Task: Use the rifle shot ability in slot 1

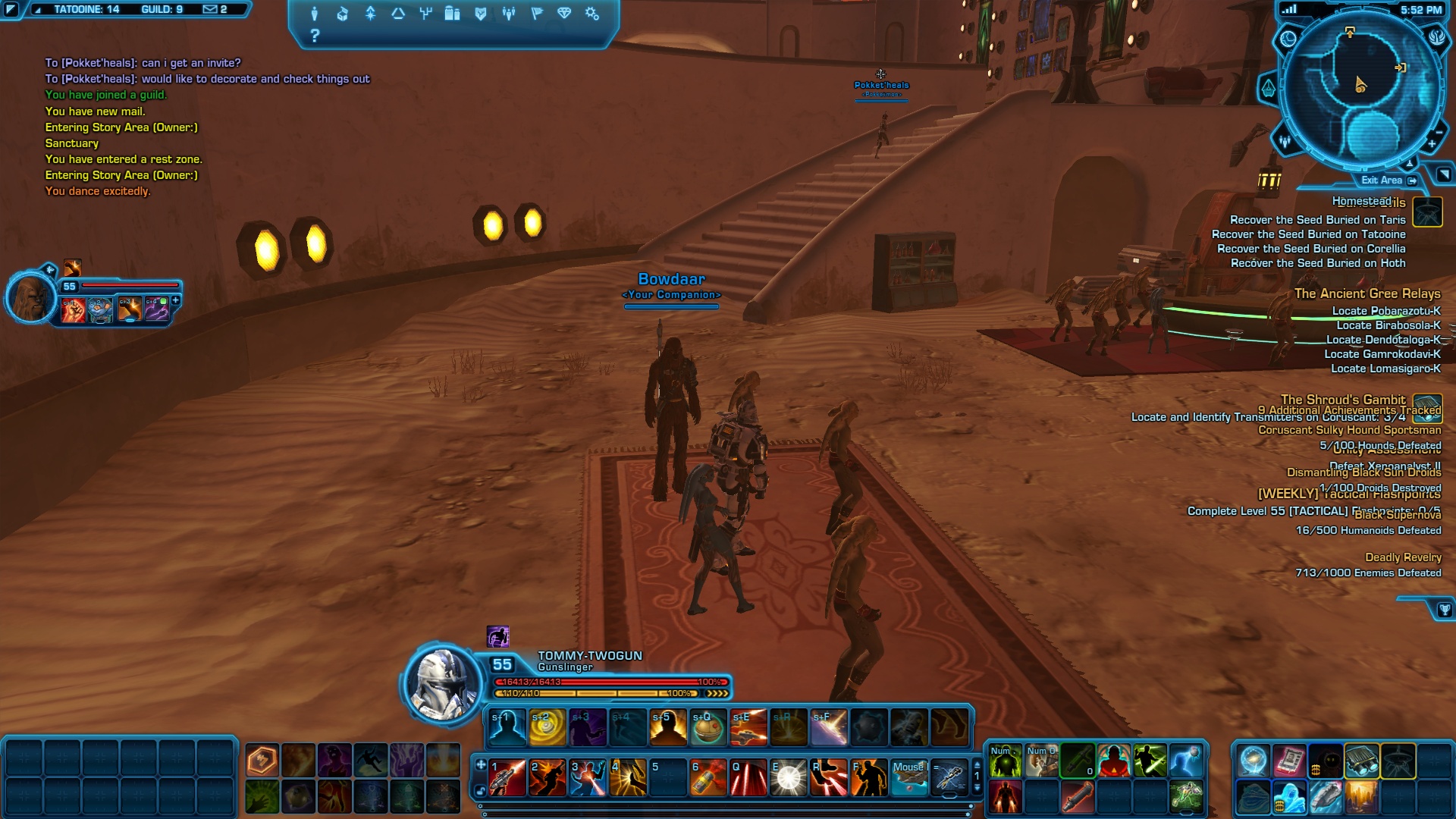Action: [507, 778]
